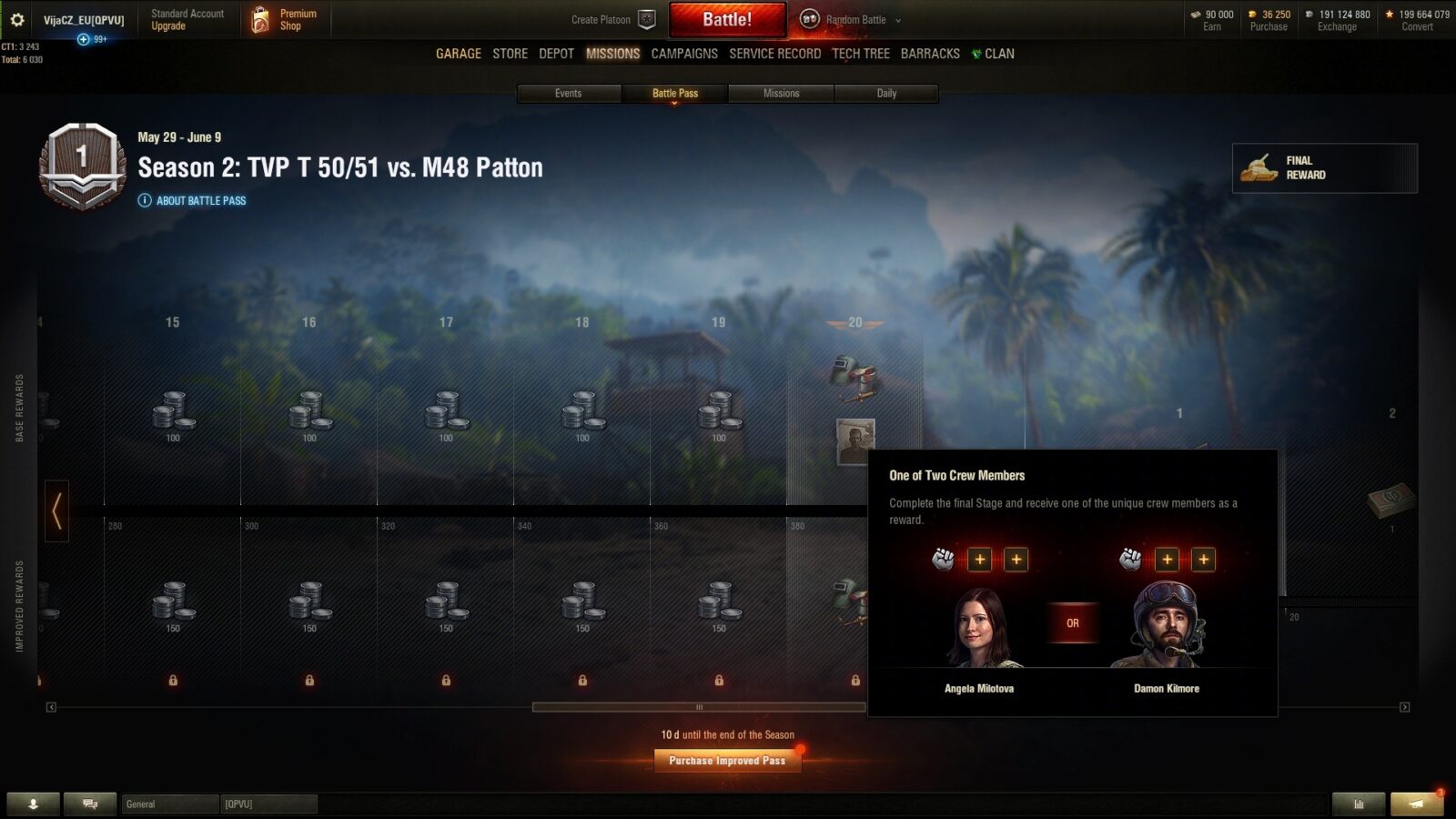Switch to the Daily tab

coord(886,93)
